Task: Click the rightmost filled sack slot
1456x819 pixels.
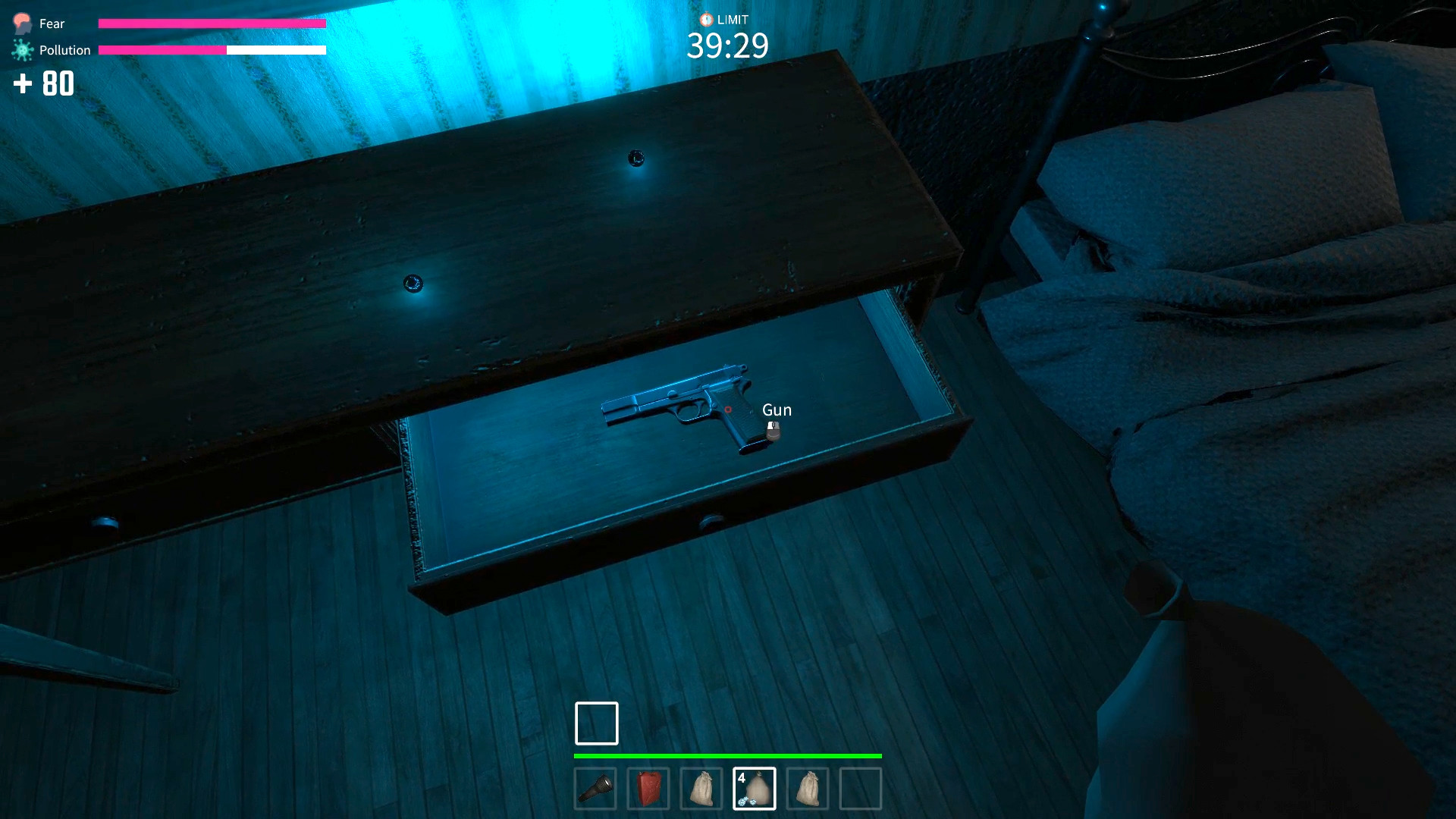Action: (808, 789)
